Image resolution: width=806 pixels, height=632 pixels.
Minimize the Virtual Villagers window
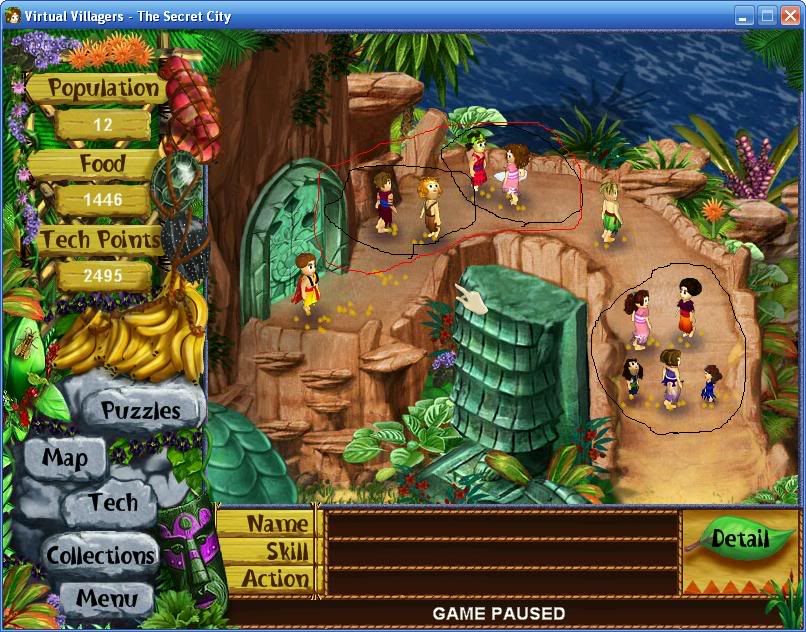744,15
